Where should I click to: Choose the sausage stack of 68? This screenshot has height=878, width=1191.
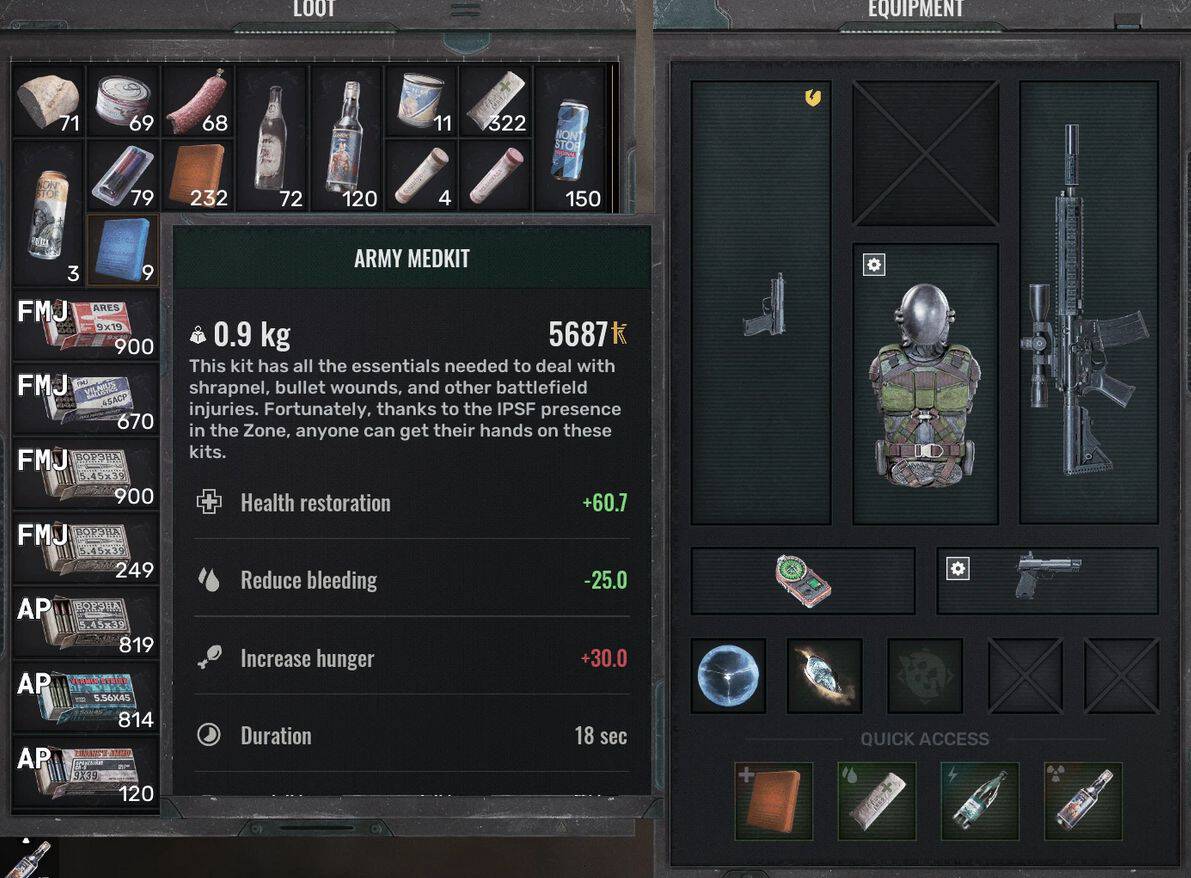pos(197,100)
